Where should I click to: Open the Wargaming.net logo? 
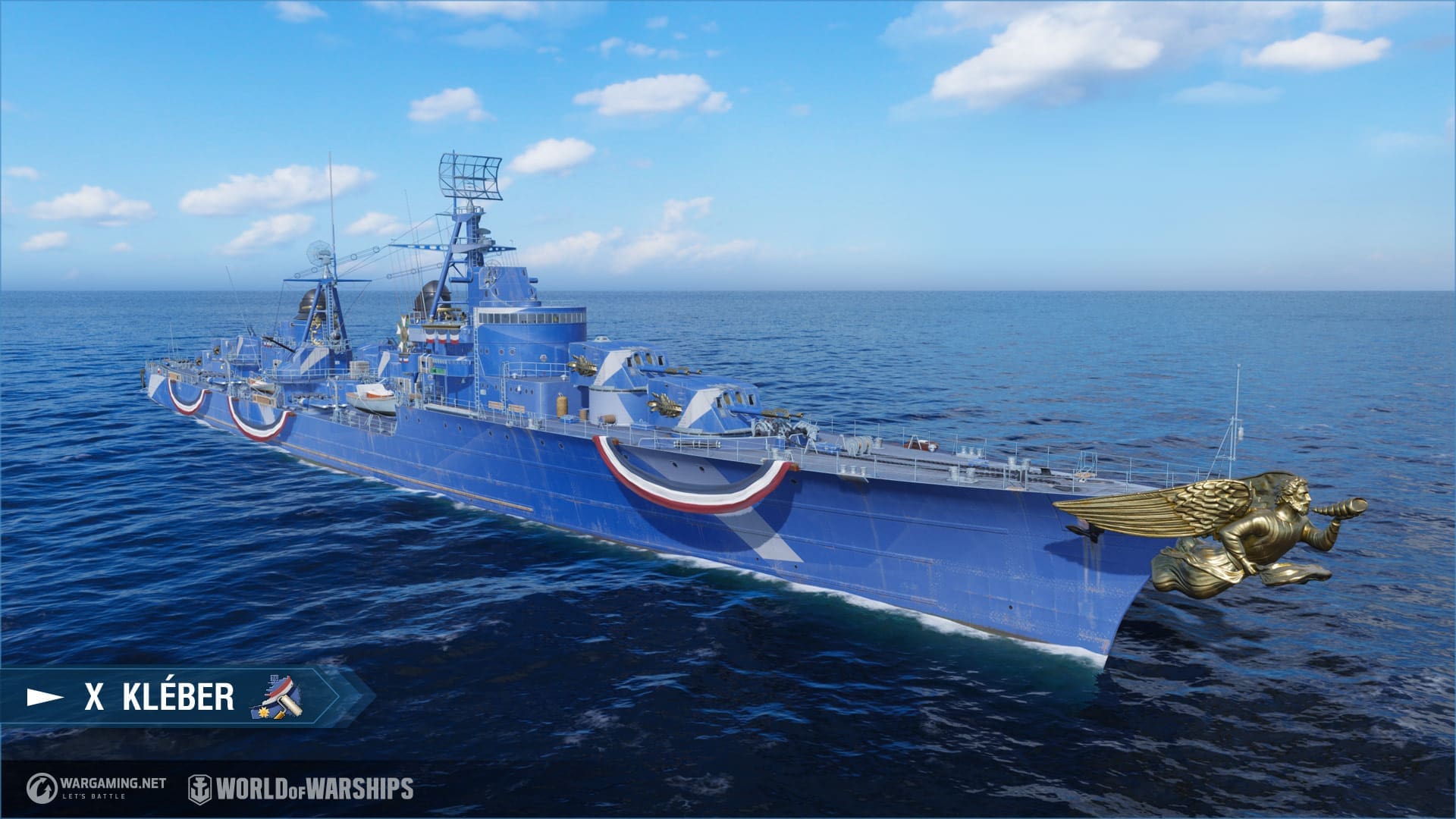click(96, 789)
